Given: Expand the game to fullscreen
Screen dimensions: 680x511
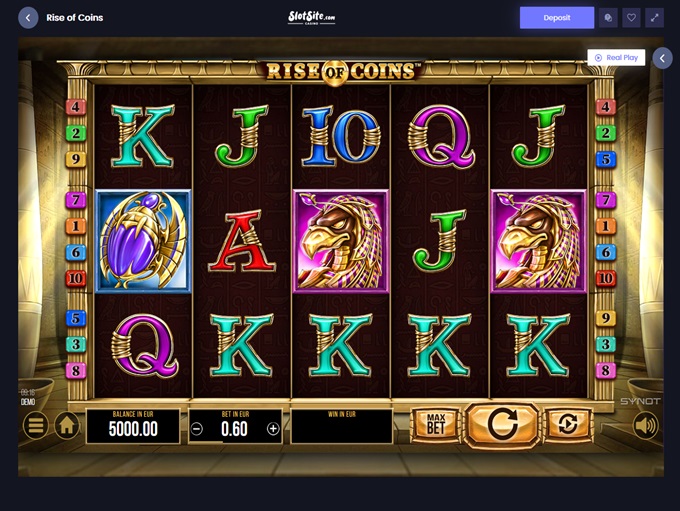Looking at the screenshot, I should [654, 17].
